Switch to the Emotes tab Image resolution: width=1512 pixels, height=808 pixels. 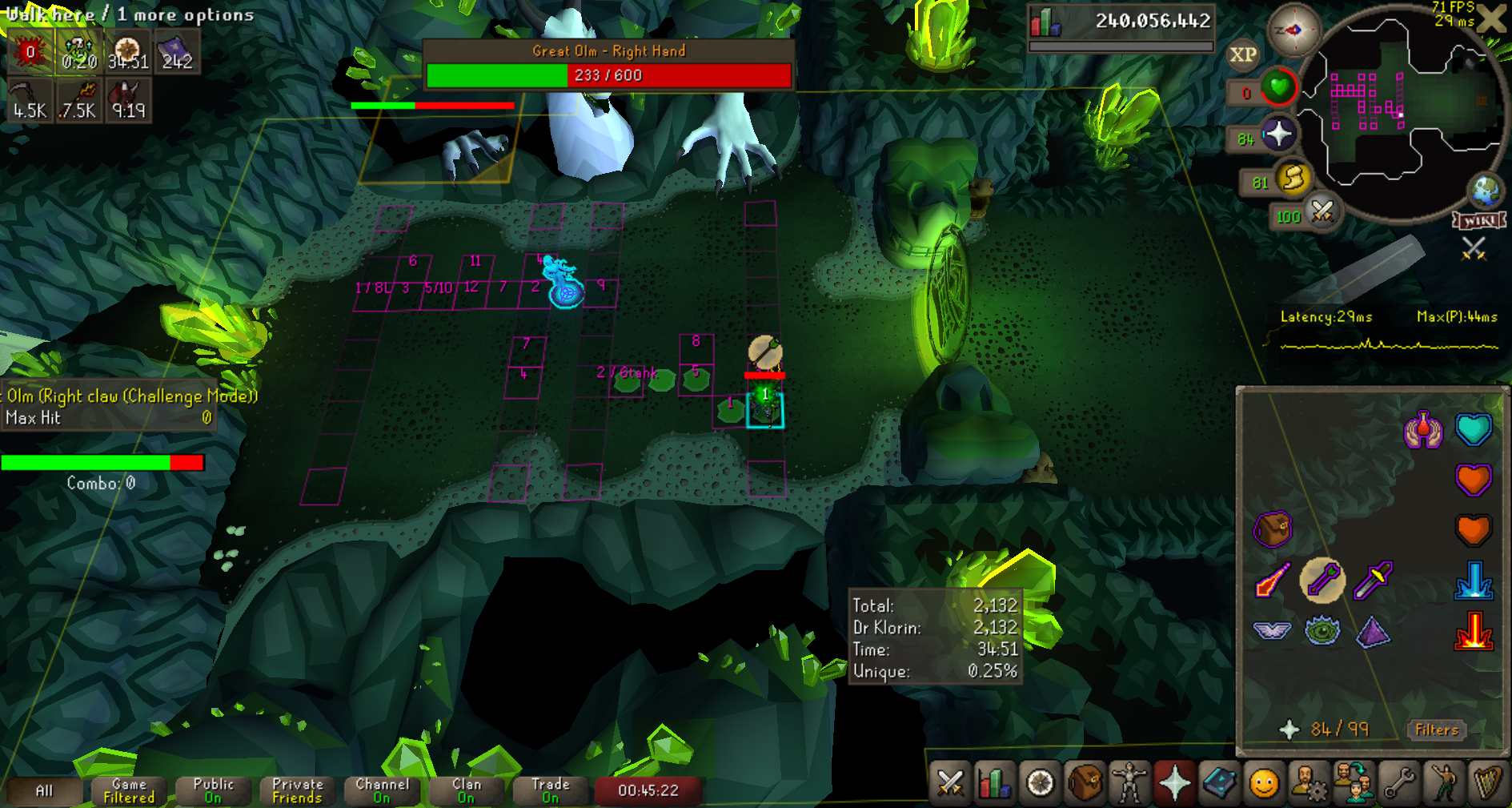tap(1444, 782)
